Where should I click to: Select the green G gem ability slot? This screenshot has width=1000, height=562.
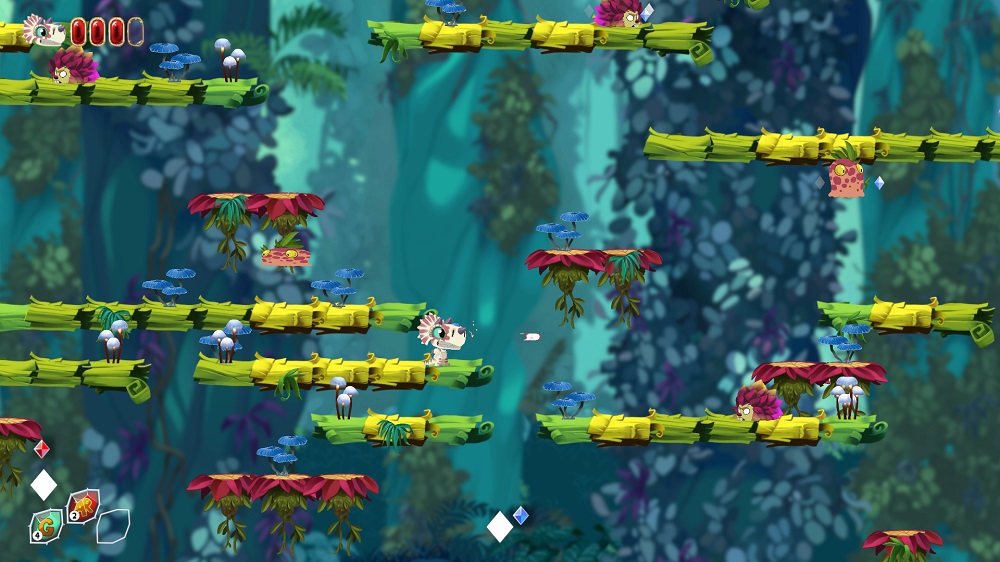click(46, 524)
